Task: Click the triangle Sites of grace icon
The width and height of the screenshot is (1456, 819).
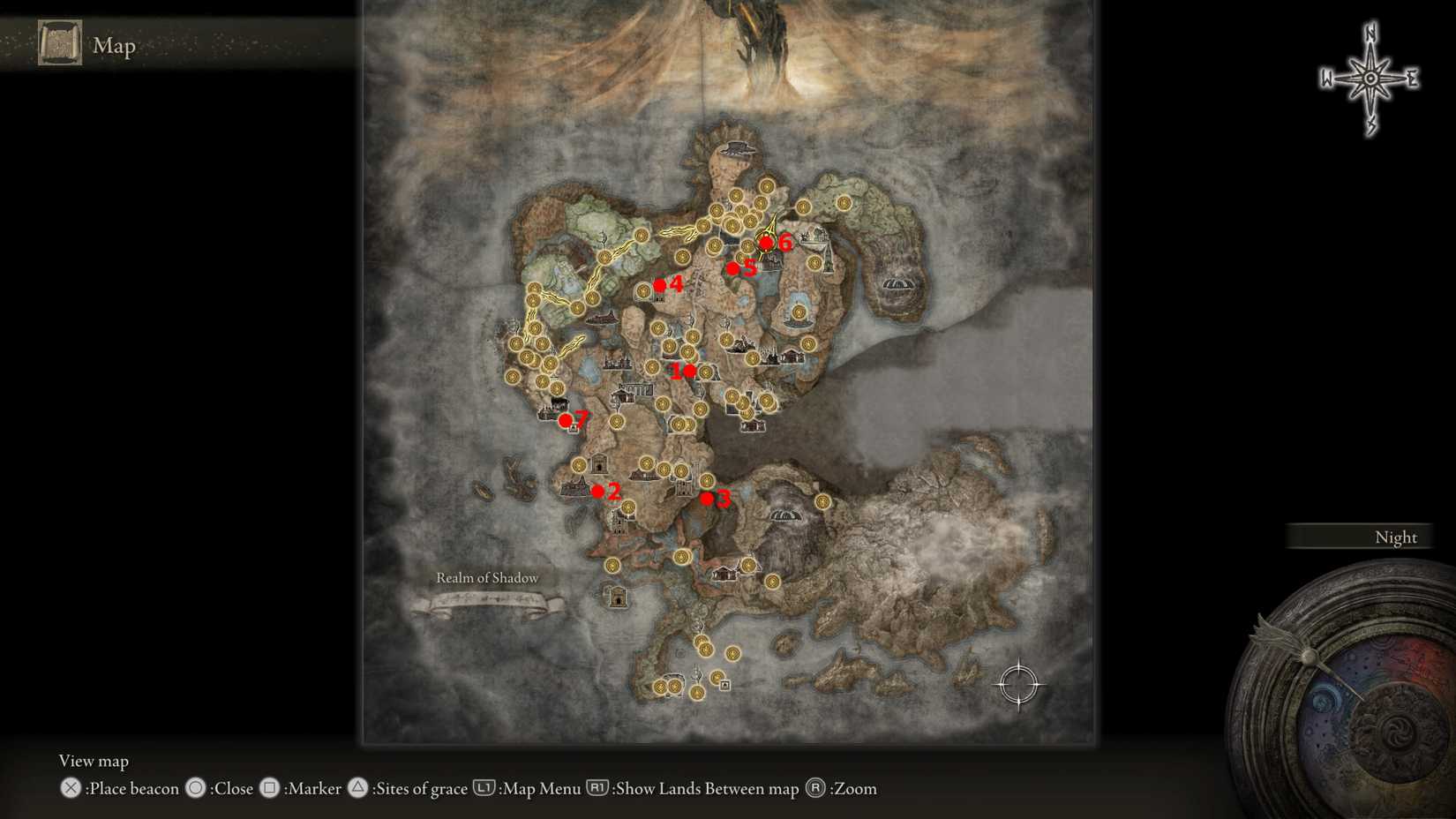Action: coord(358,788)
